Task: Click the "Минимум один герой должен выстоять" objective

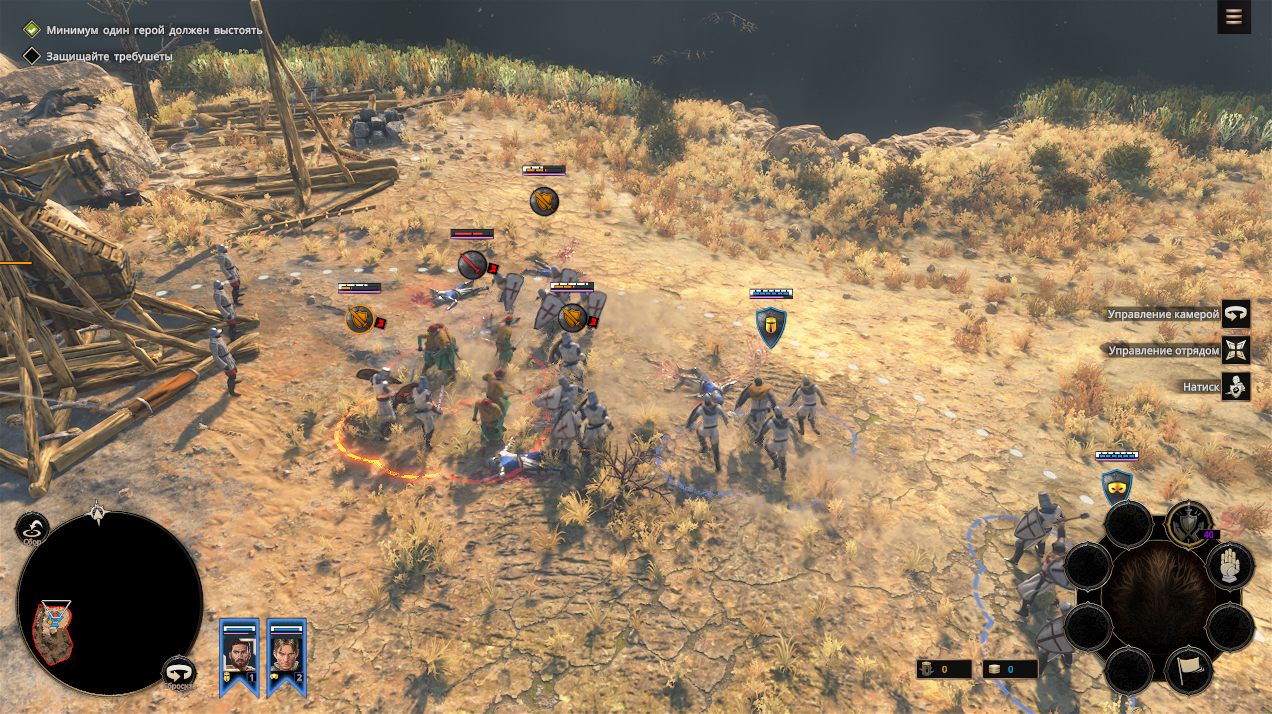Action: point(153,30)
